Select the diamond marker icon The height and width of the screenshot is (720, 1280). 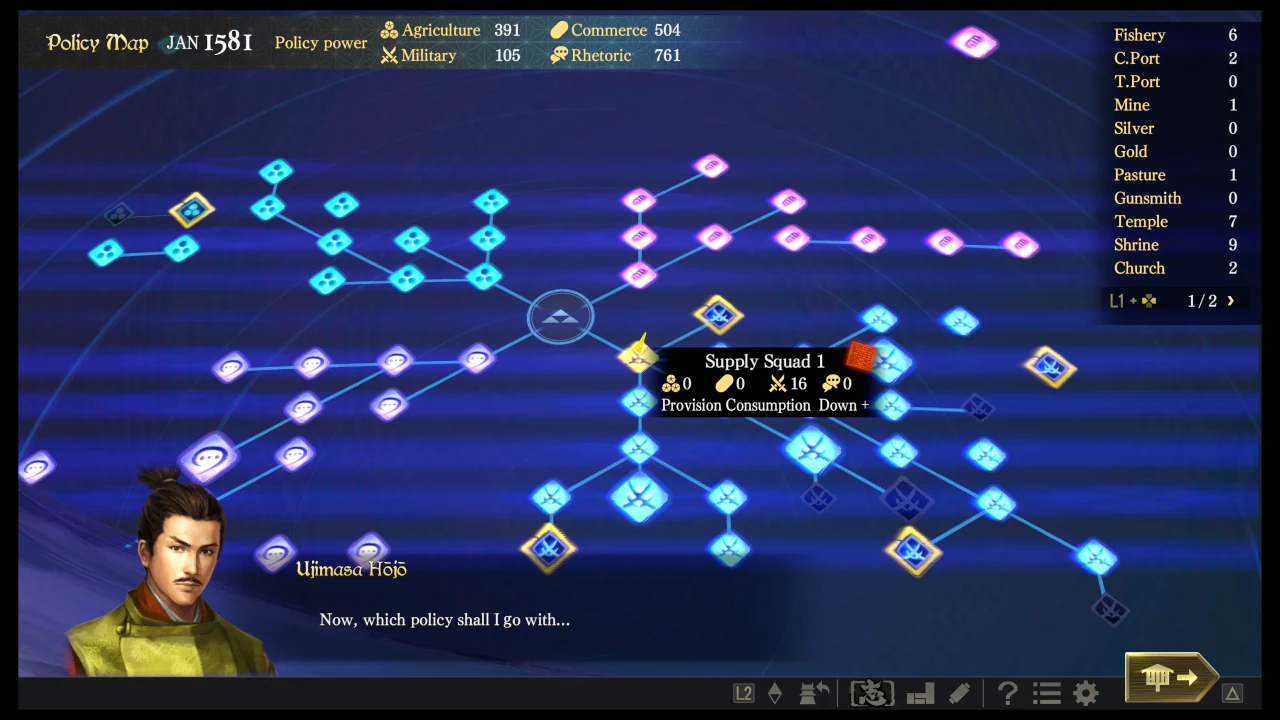pyautogui.click(x=775, y=692)
